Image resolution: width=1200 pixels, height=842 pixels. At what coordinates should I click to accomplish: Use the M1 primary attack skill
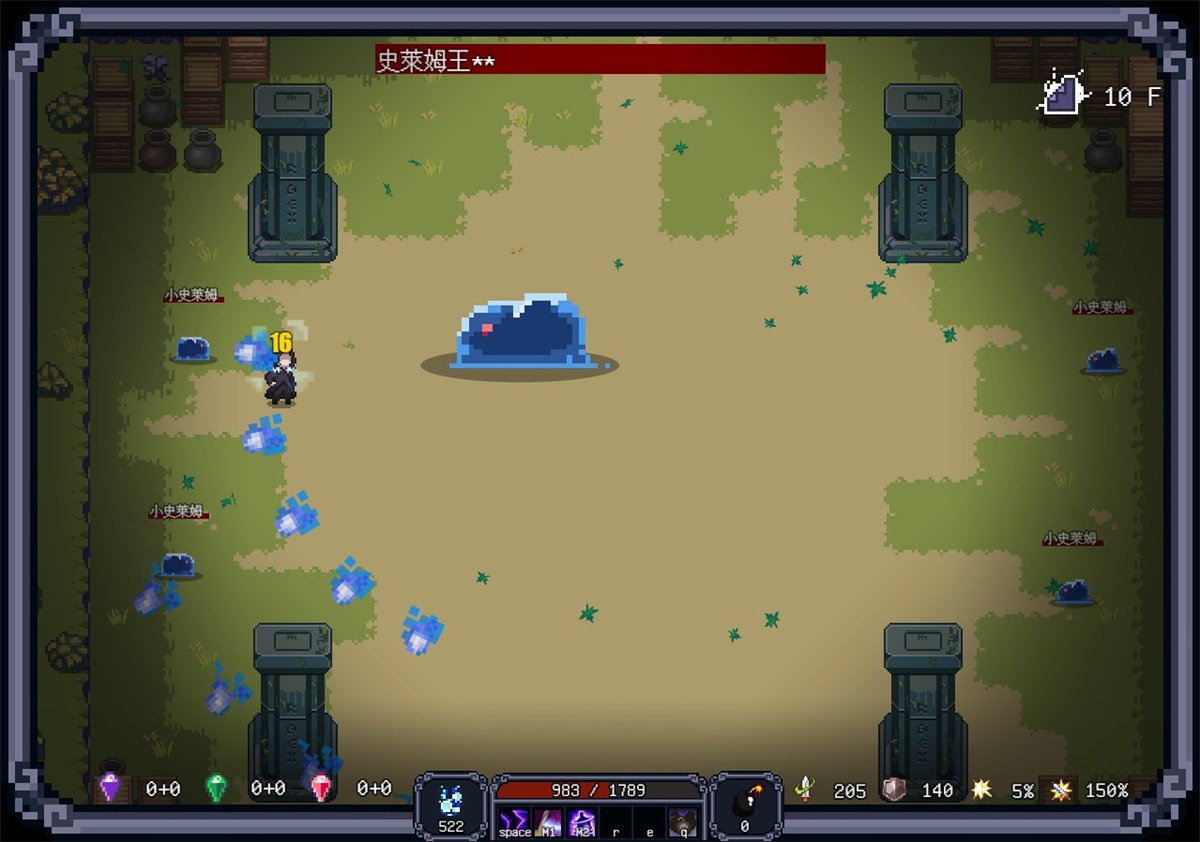[x=548, y=821]
